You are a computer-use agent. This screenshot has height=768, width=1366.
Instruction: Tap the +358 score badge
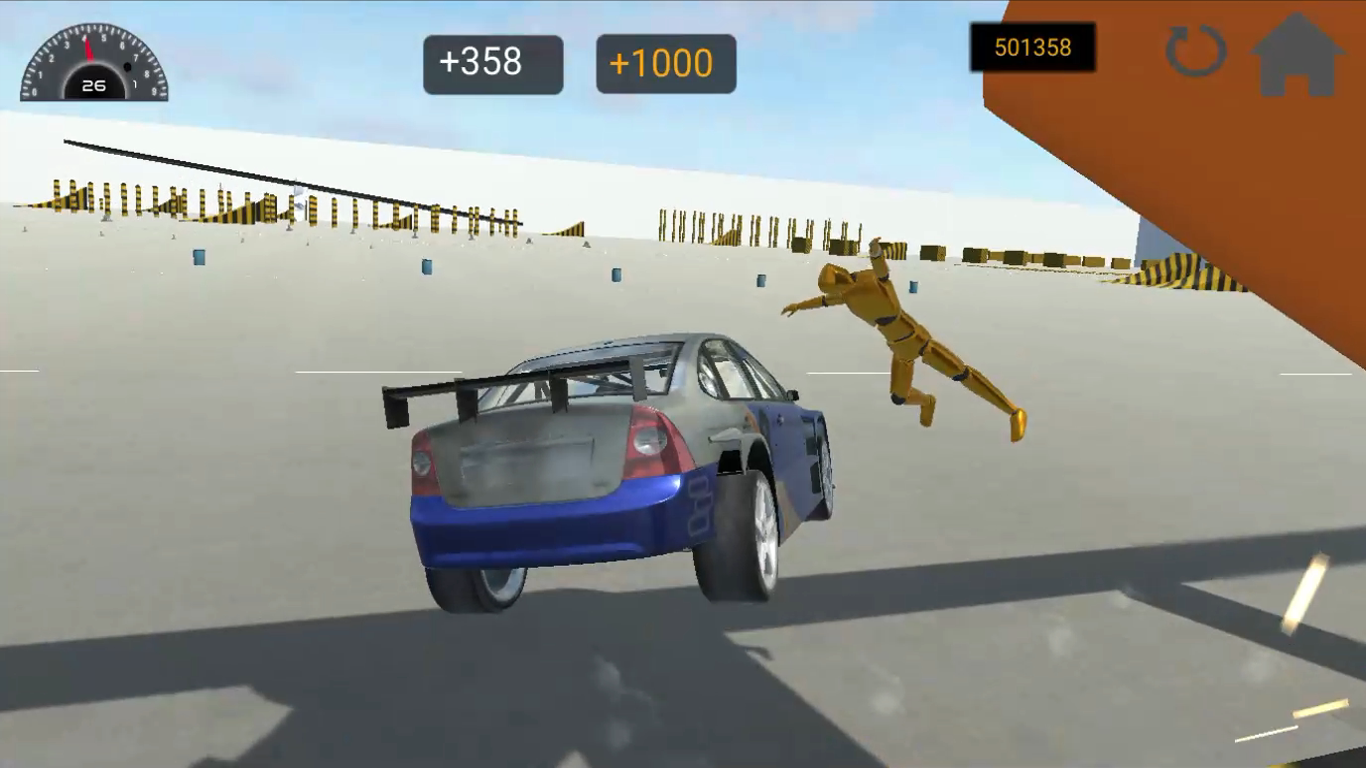pyautogui.click(x=493, y=62)
